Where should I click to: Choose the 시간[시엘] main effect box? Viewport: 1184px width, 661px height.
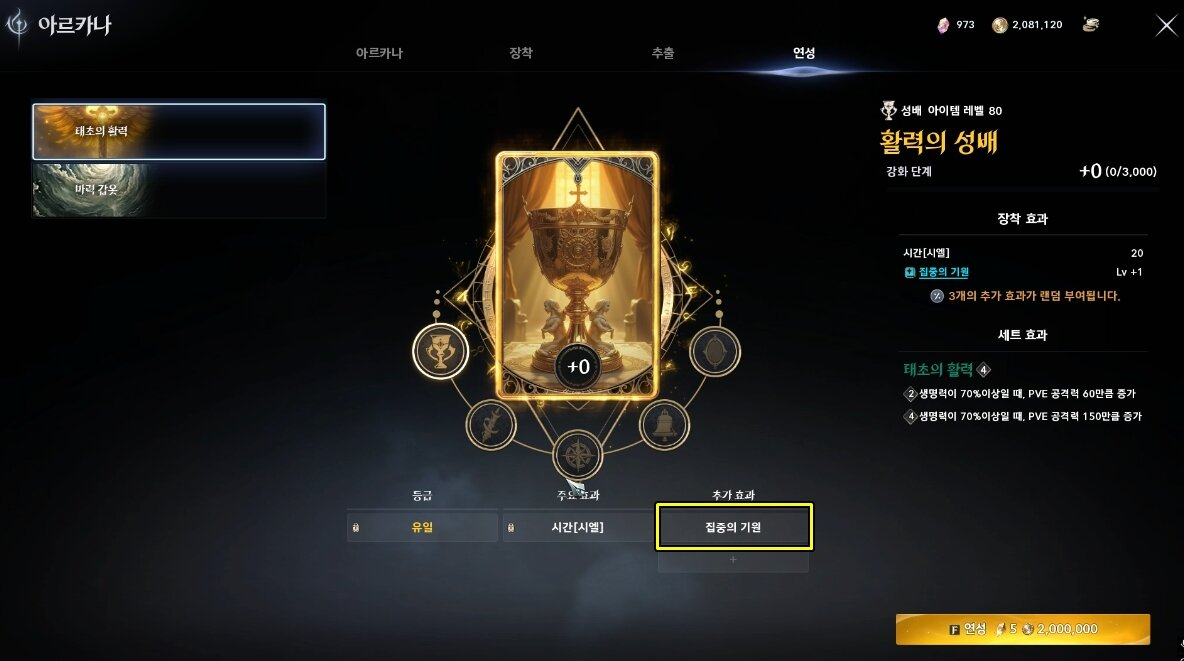tap(578, 527)
